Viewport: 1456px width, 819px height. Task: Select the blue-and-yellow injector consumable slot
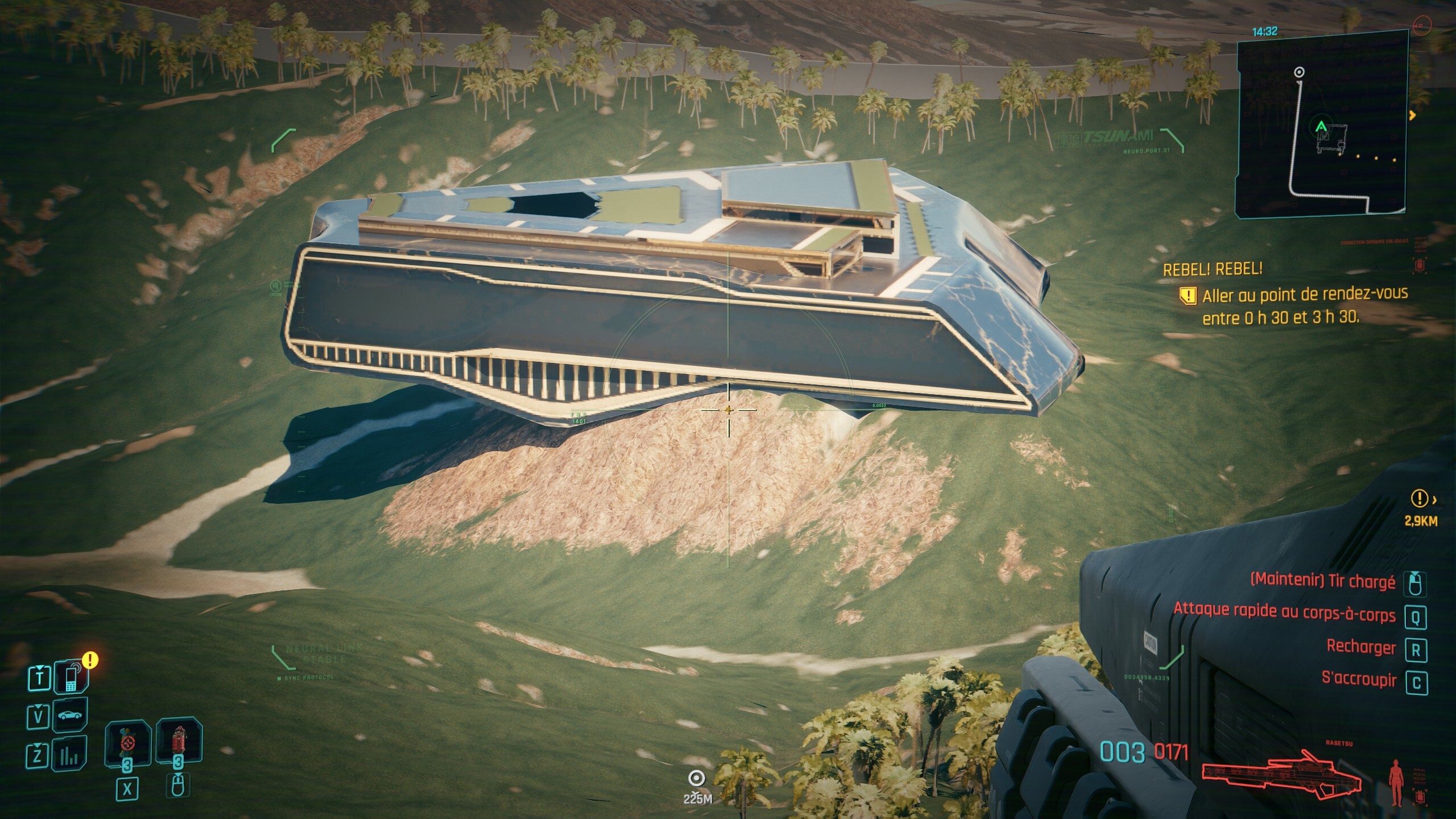pyautogui.click(x=127, y=743)
